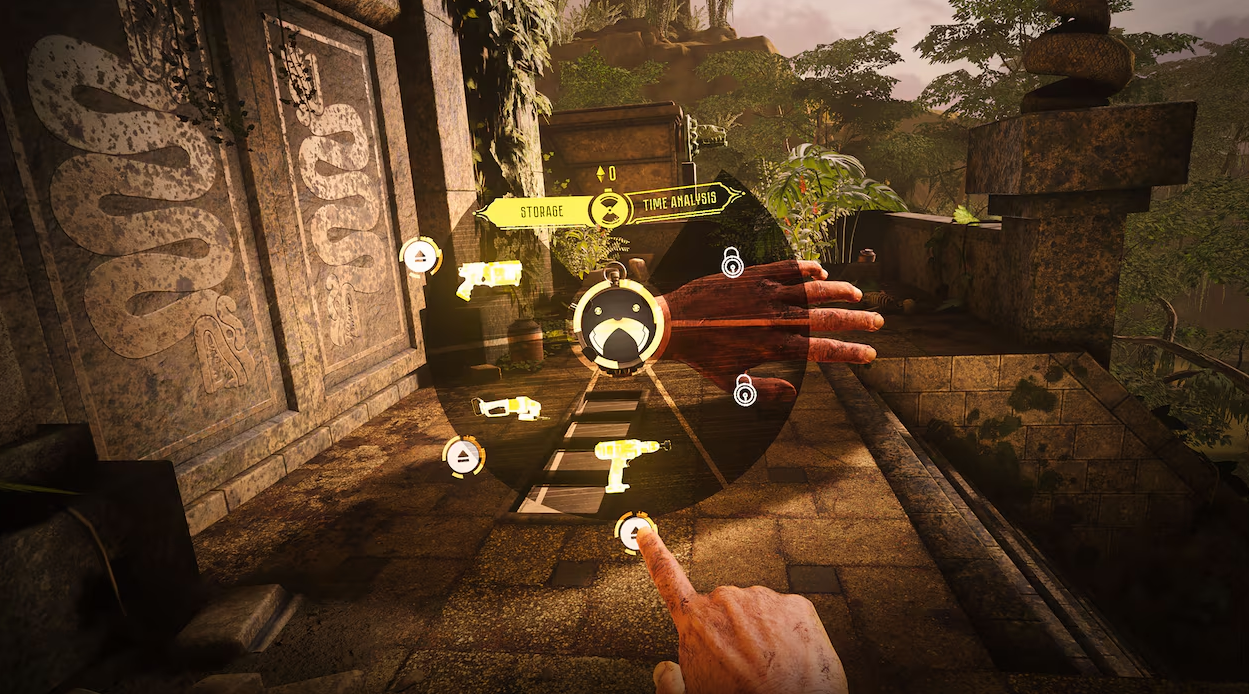
Task: Choose the yellow blaster pistol in storage
Action: 489,278
